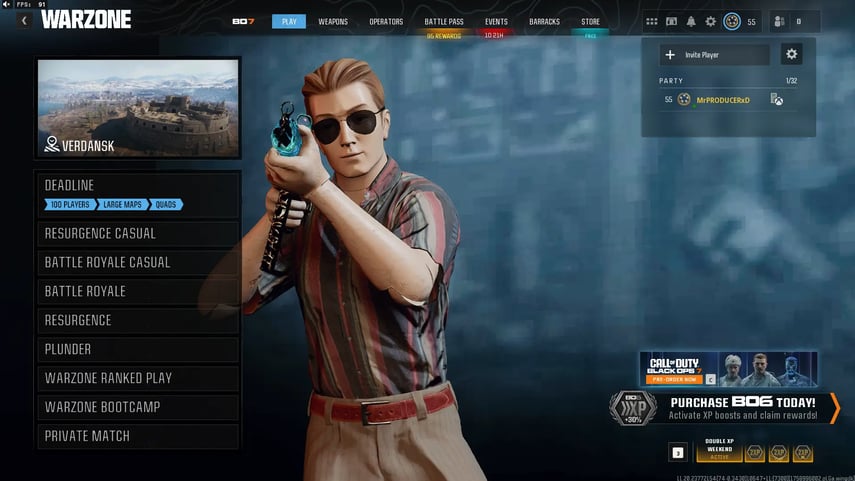The height and width of the screenshot is (481, 855).
Task: Open the Barracks tab
Action: coord(544,21)
